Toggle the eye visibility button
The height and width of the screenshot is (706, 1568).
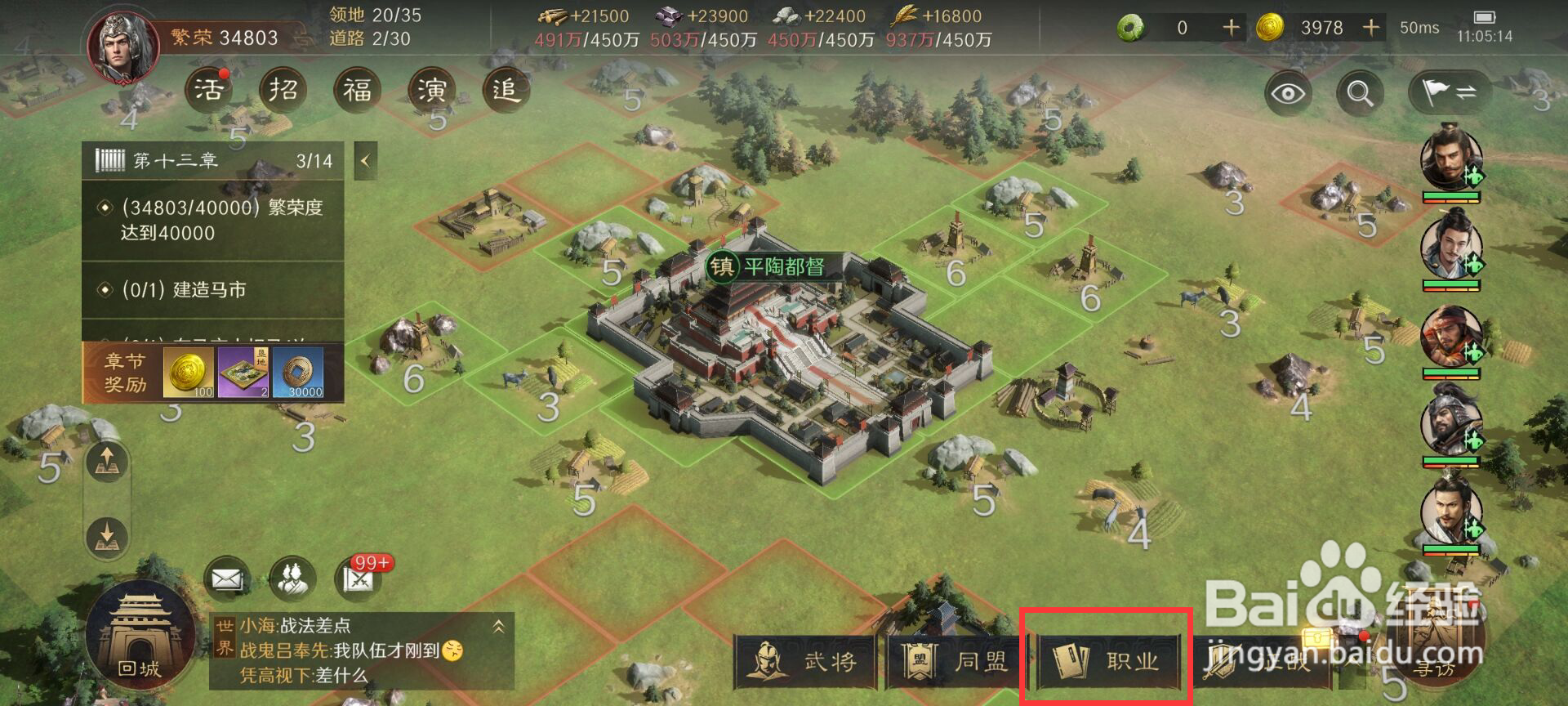pyautogui.click(x=1288, y=93)
